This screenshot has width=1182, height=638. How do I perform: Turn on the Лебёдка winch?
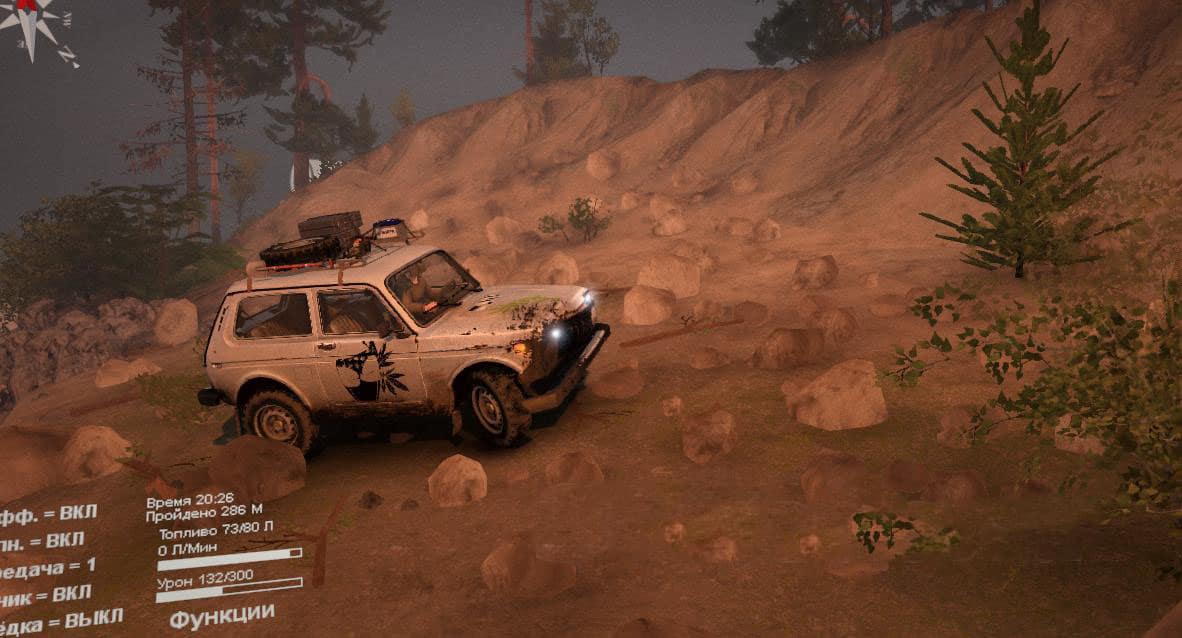(x=60, y=619)
